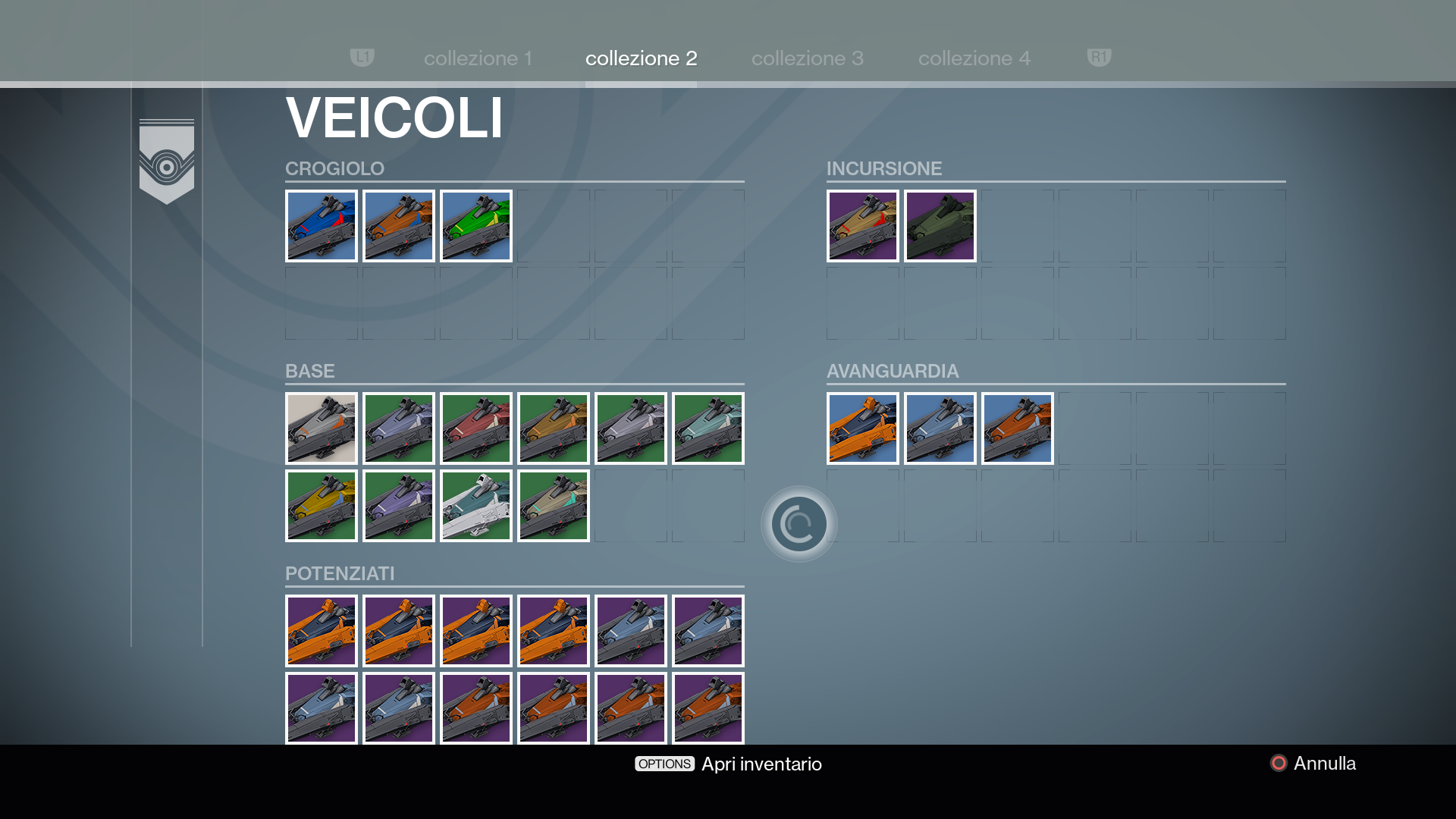Viewport: 1456px width, 819px height.
Task: Select the tan sparrow under Incursione
Action: pyautogui.click(x=863, y=226)
